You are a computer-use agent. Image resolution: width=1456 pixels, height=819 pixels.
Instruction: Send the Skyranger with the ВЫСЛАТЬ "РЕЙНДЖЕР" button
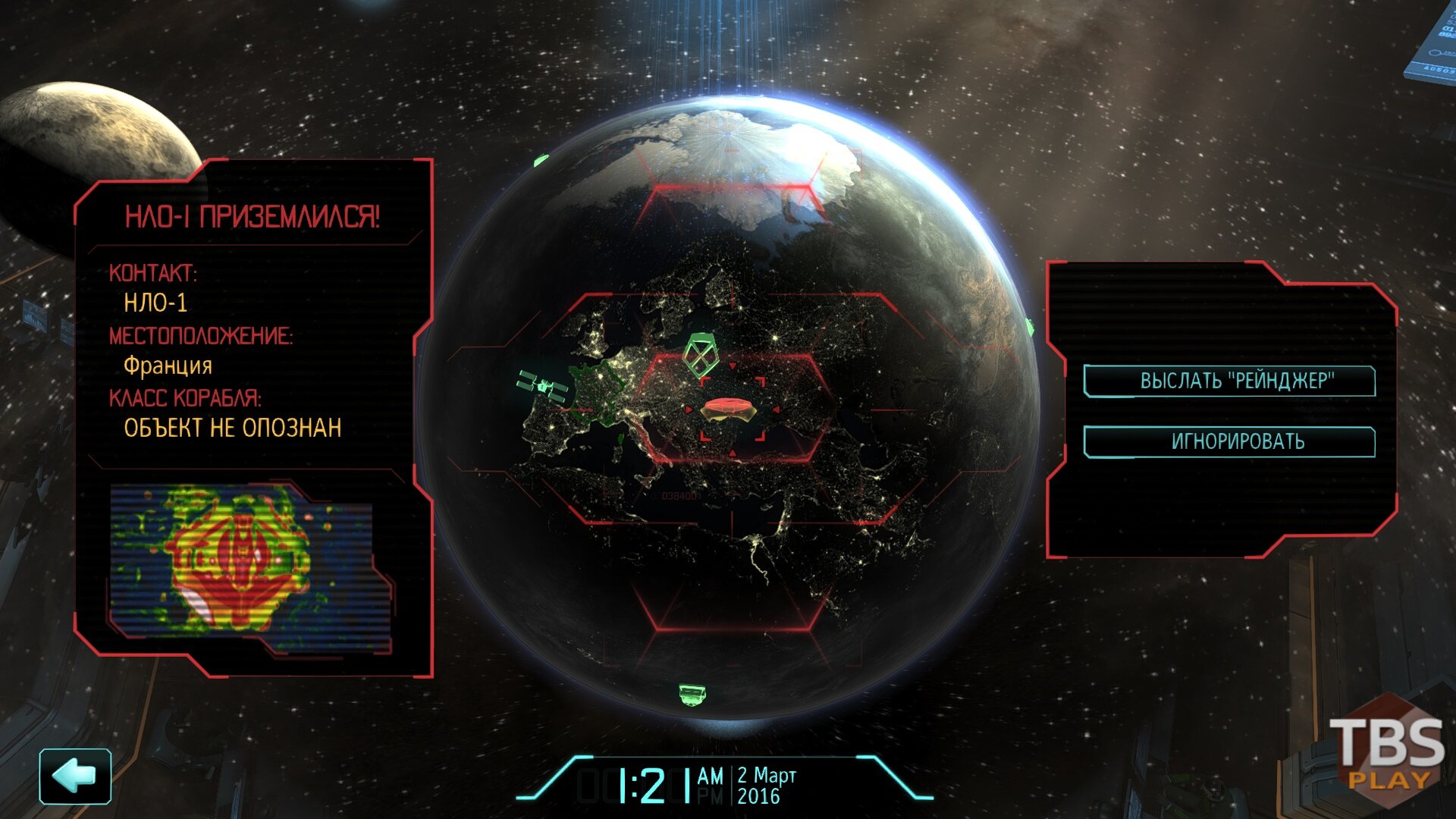tap(1229, 381)
